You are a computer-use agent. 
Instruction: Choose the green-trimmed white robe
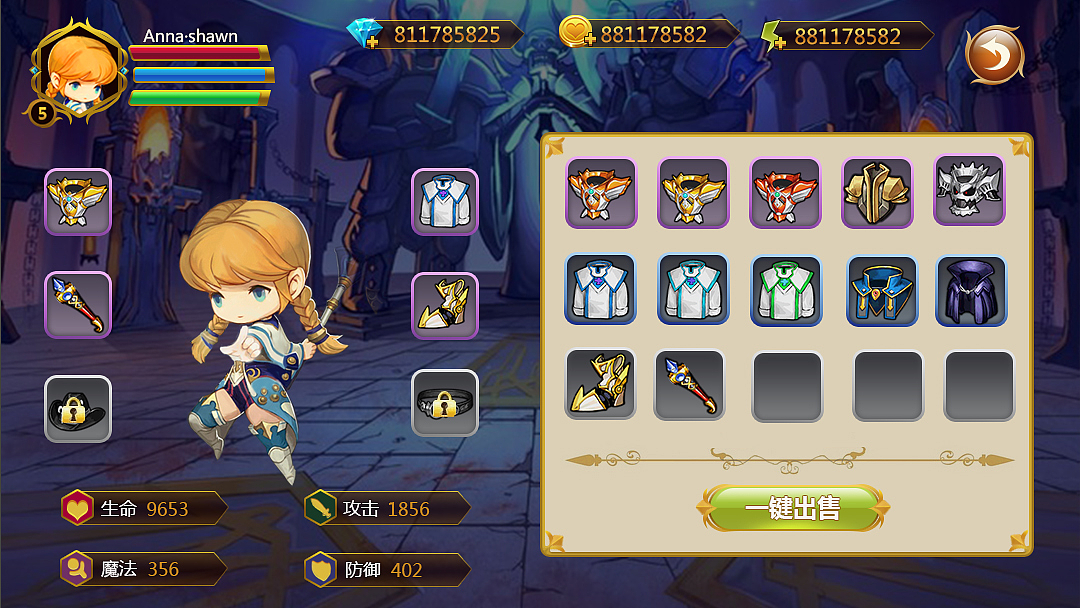point(786,290)
